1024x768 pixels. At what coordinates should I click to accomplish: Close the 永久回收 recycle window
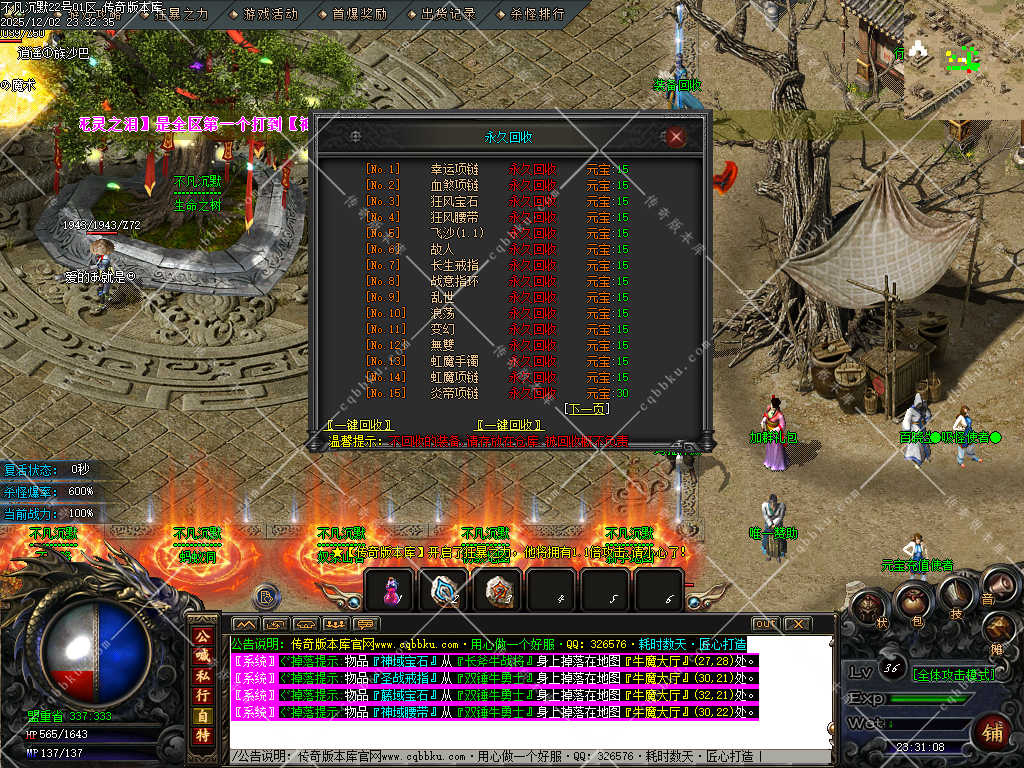[676, 137]
